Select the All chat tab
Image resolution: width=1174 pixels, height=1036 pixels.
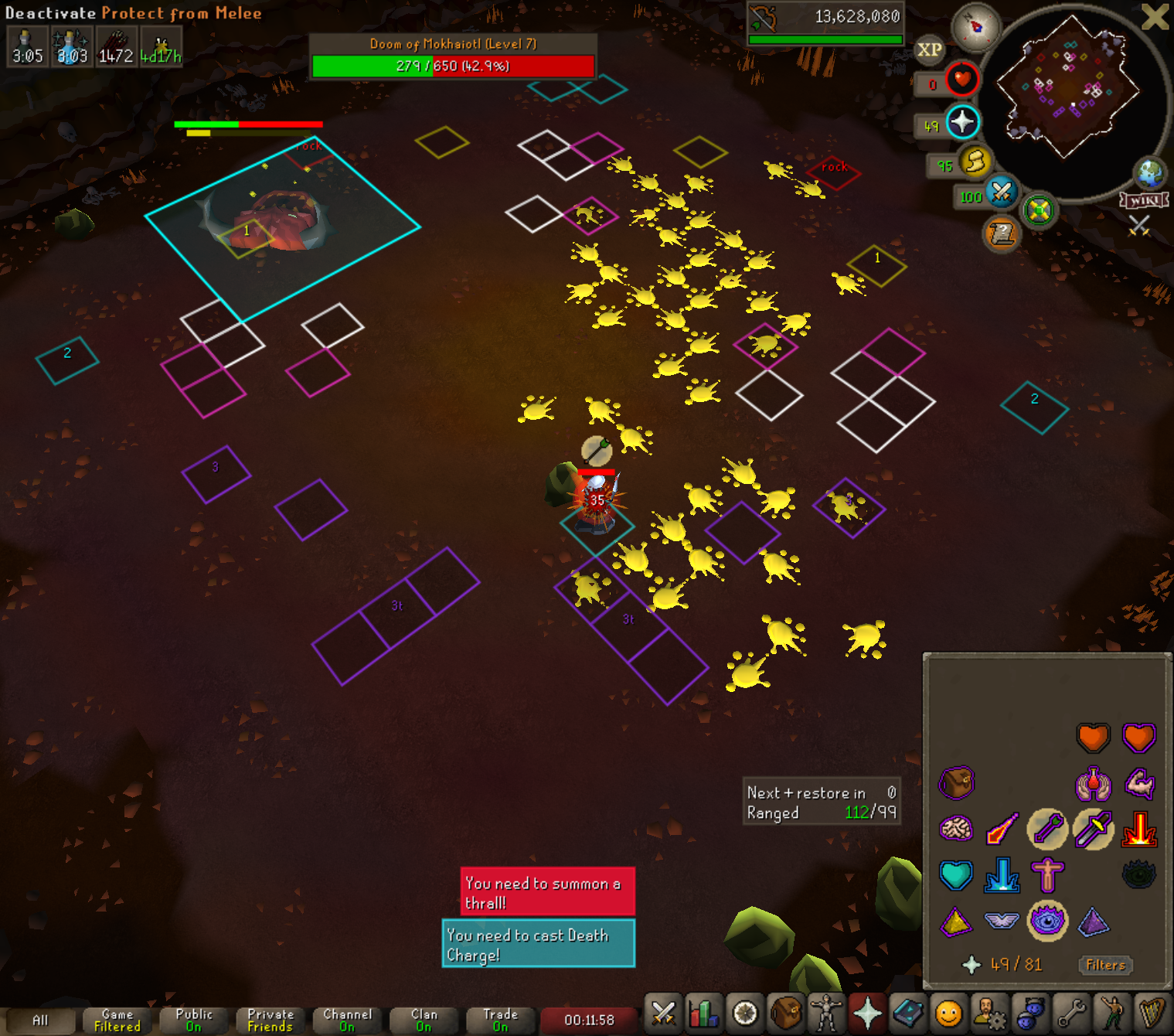(40, 1021)
